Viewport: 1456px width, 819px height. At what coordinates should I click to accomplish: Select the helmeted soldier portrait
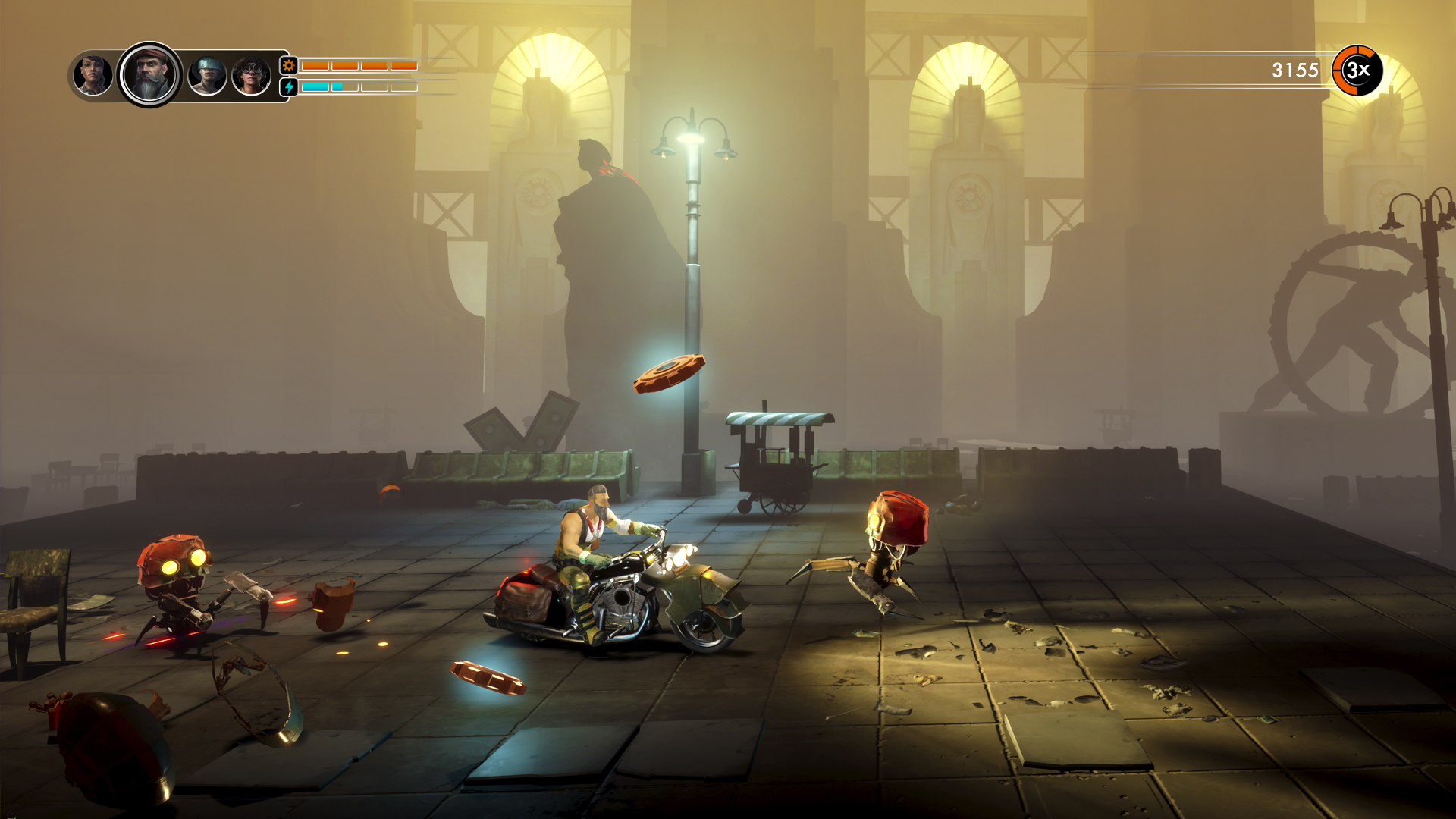pos(208,75)
